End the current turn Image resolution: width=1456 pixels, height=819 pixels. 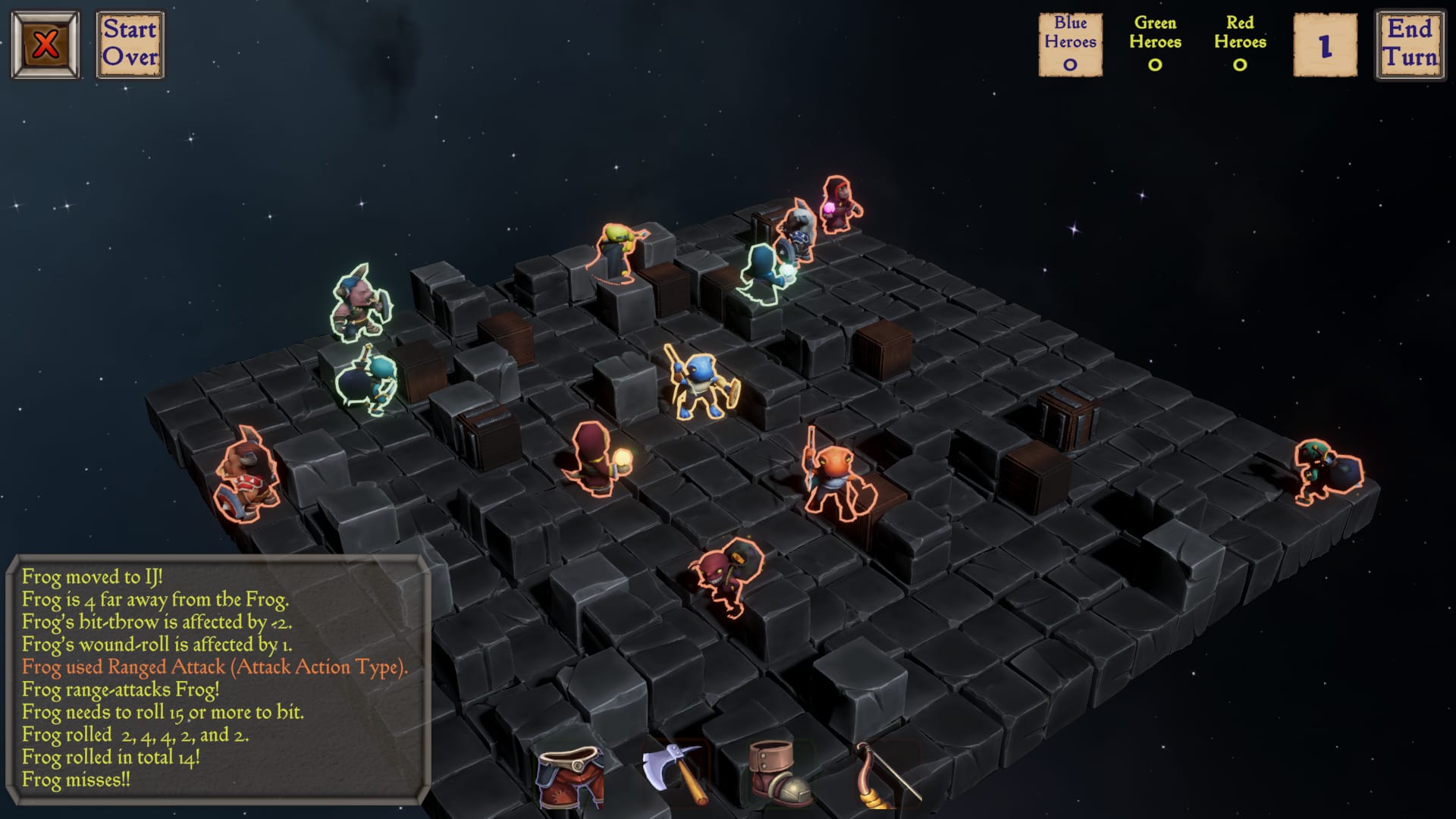[x=1410, y=45]
